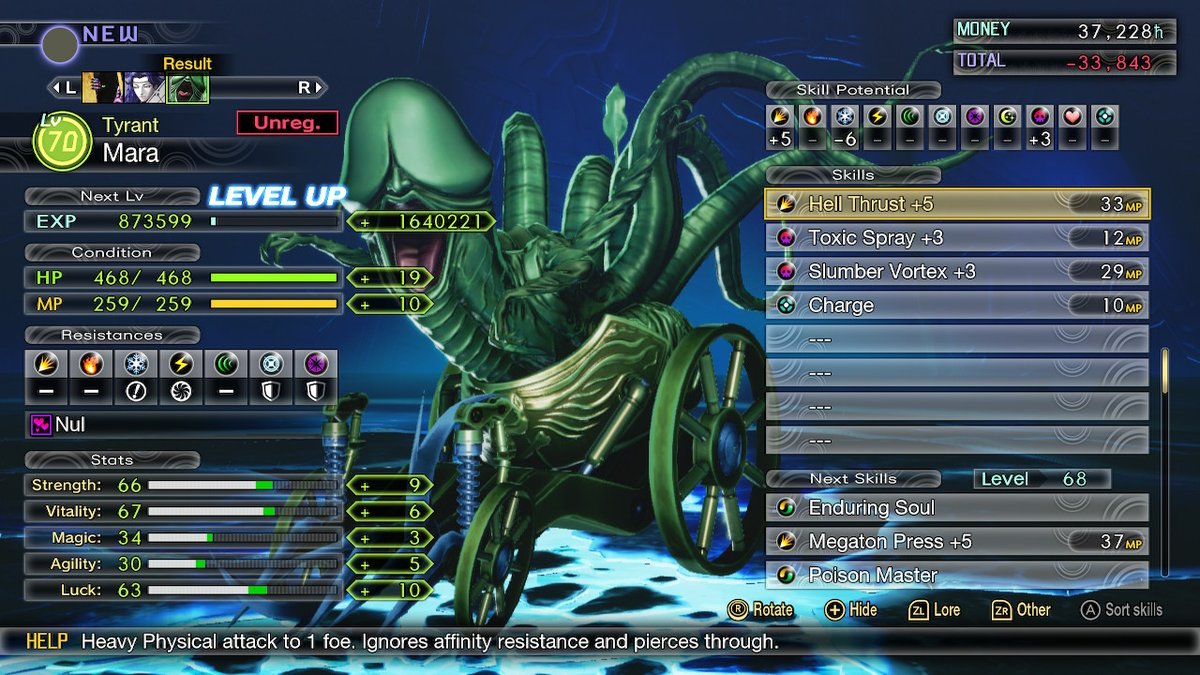Select the Nul ailment resistance row

180,425
